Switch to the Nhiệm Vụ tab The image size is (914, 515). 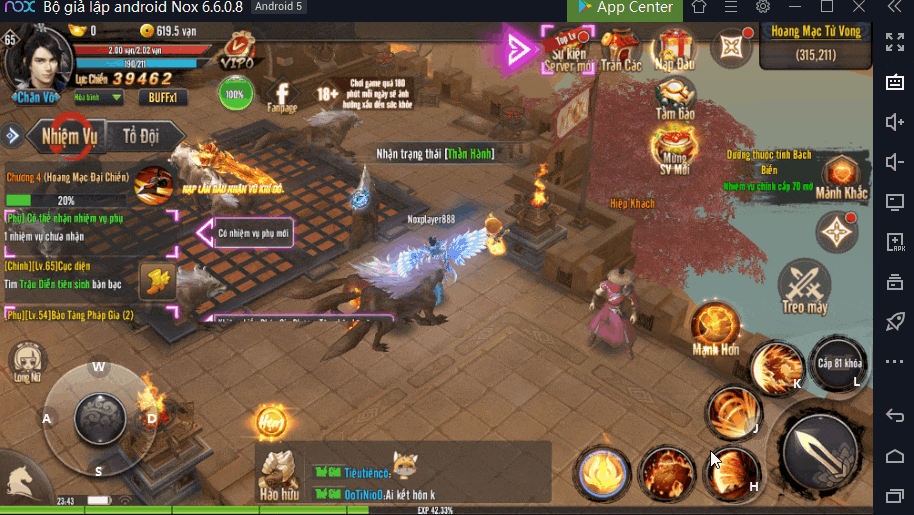click(67, 134)
